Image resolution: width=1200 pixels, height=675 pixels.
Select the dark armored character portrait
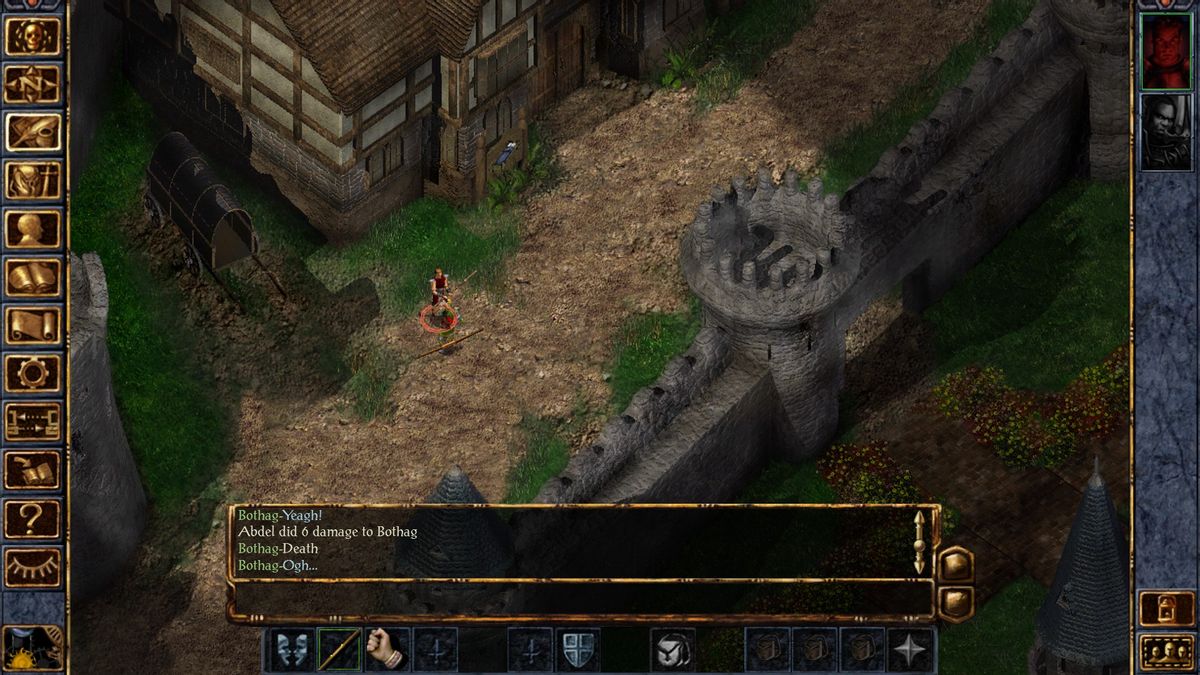(x=1166, y=131)
